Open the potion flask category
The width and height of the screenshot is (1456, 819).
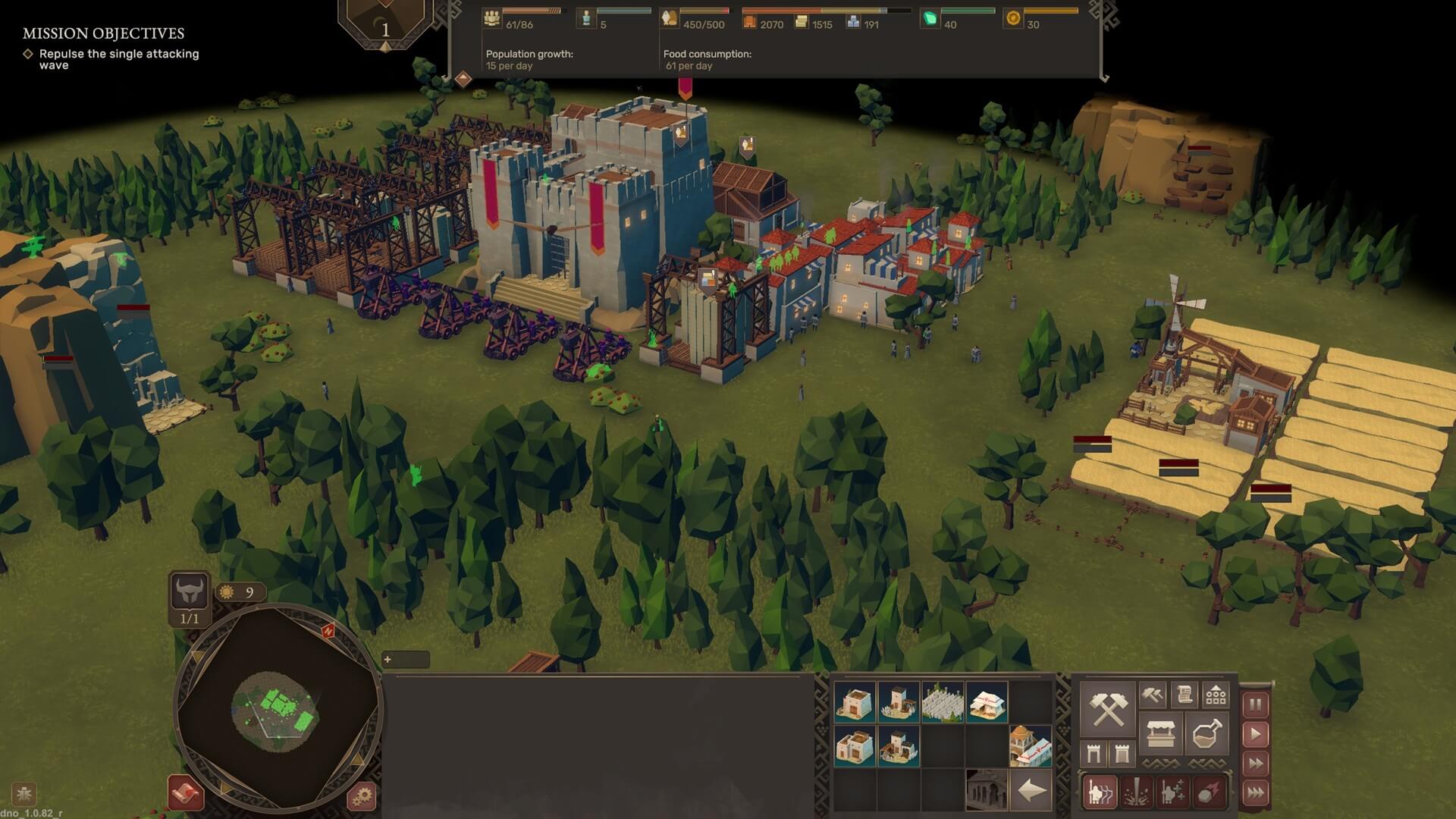pos(1207,734)
